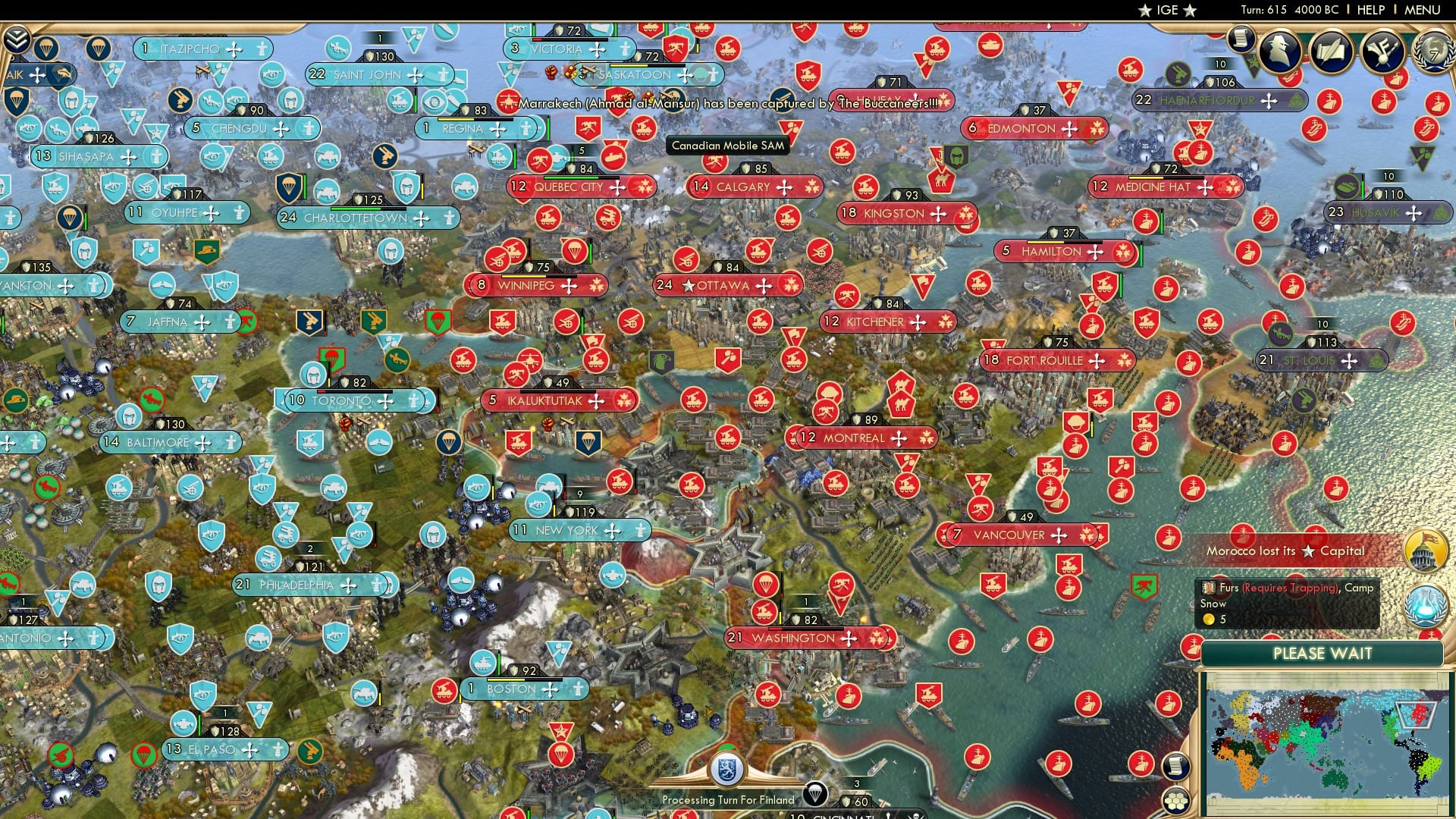Open the MENU

[1423, 10]
